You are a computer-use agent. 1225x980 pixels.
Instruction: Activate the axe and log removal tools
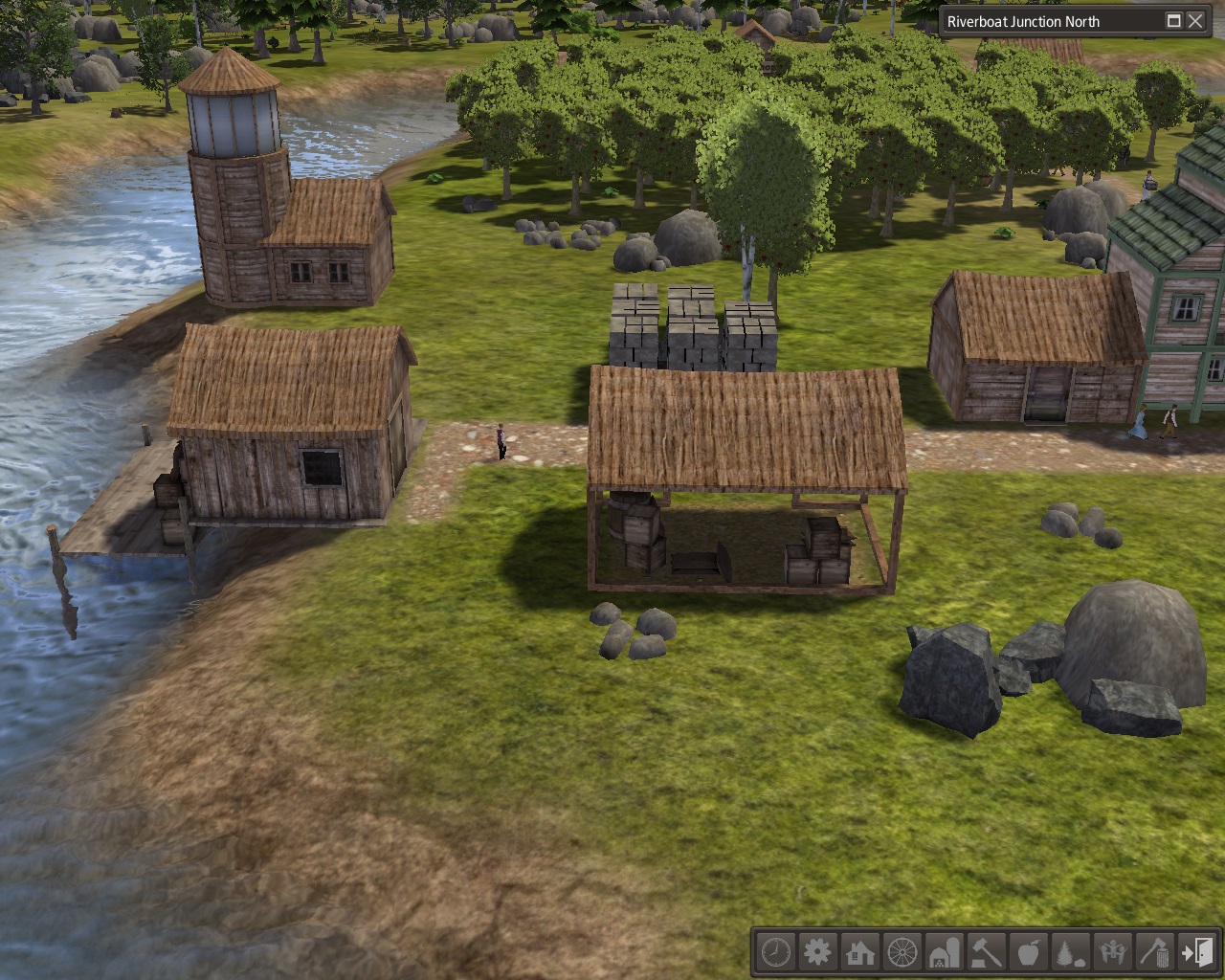click(x=1154, y=953)
